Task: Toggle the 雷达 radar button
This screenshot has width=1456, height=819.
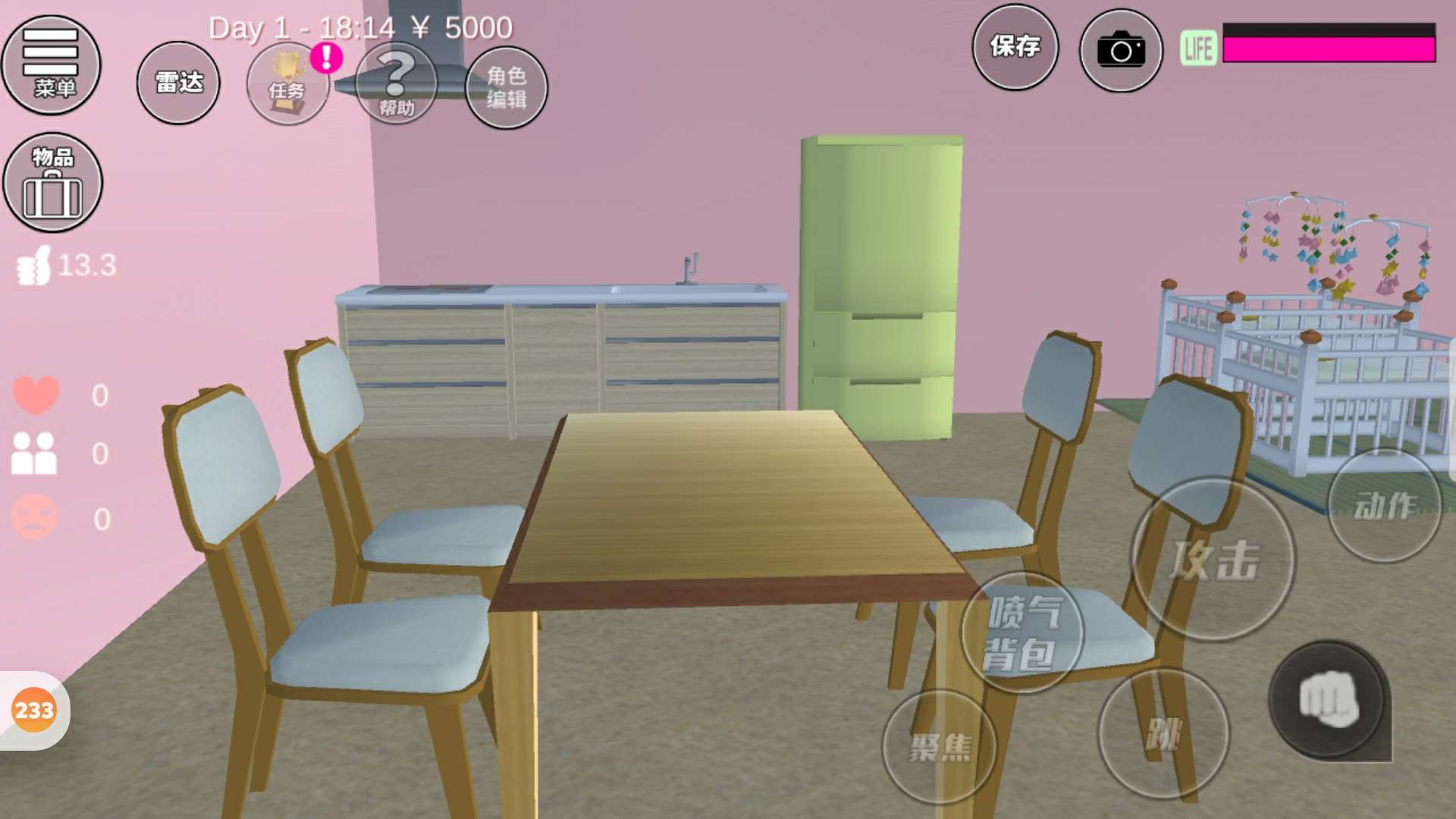Action: pos(178,83)
